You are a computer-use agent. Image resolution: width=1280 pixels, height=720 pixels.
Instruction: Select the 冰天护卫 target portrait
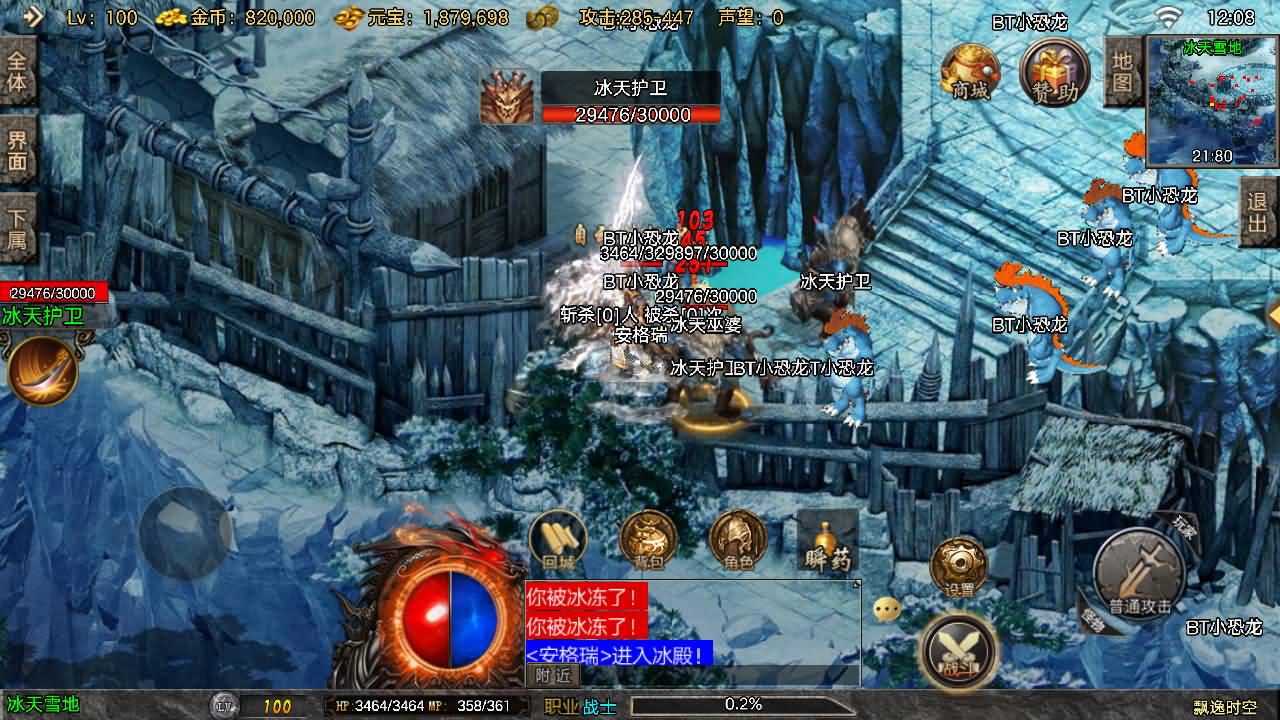(x=506, y=98)
